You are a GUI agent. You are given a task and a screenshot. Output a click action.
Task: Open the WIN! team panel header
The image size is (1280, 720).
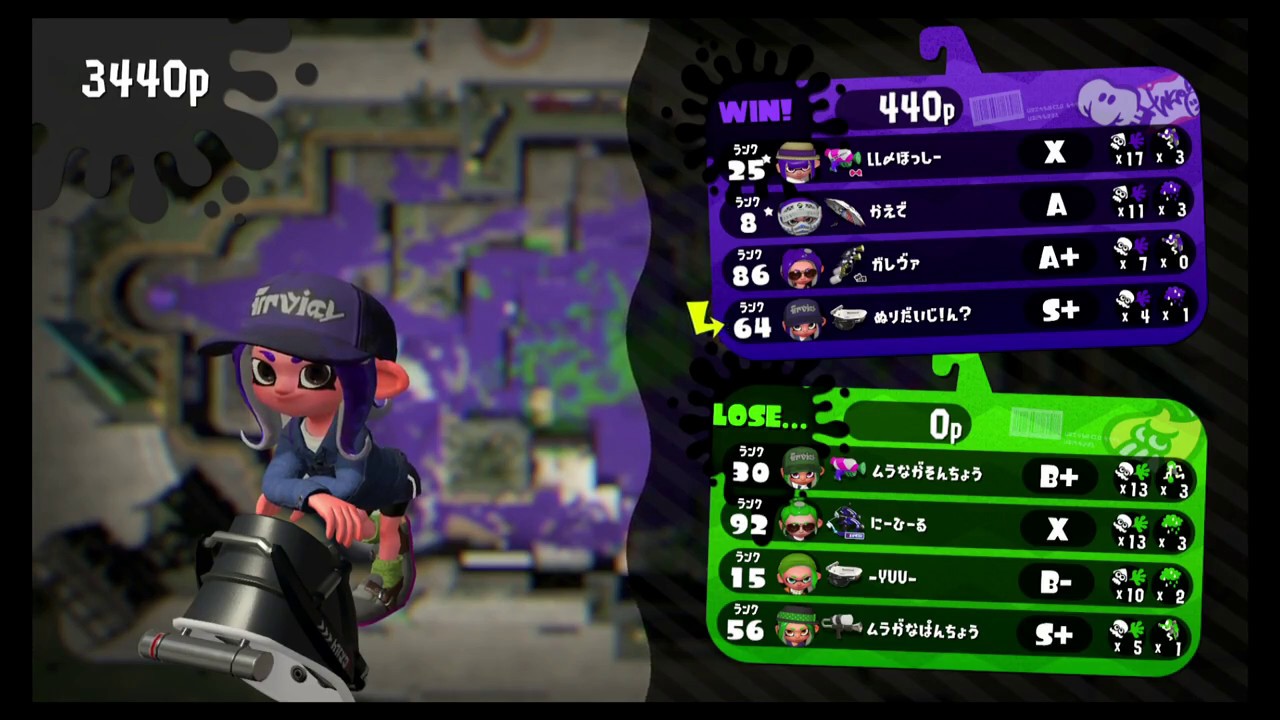tap(757, 111)
